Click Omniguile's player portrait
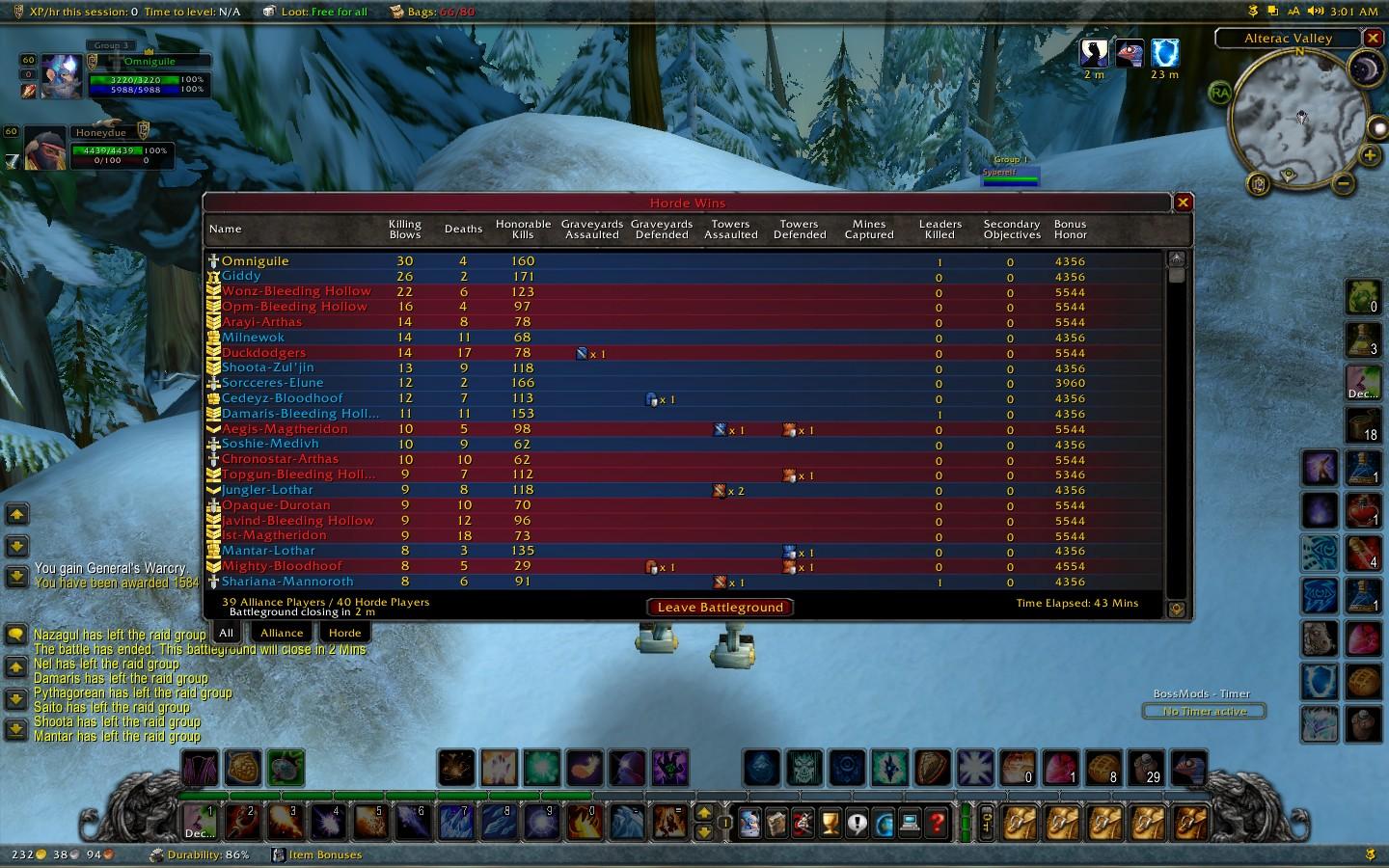 tap(61, 77)
